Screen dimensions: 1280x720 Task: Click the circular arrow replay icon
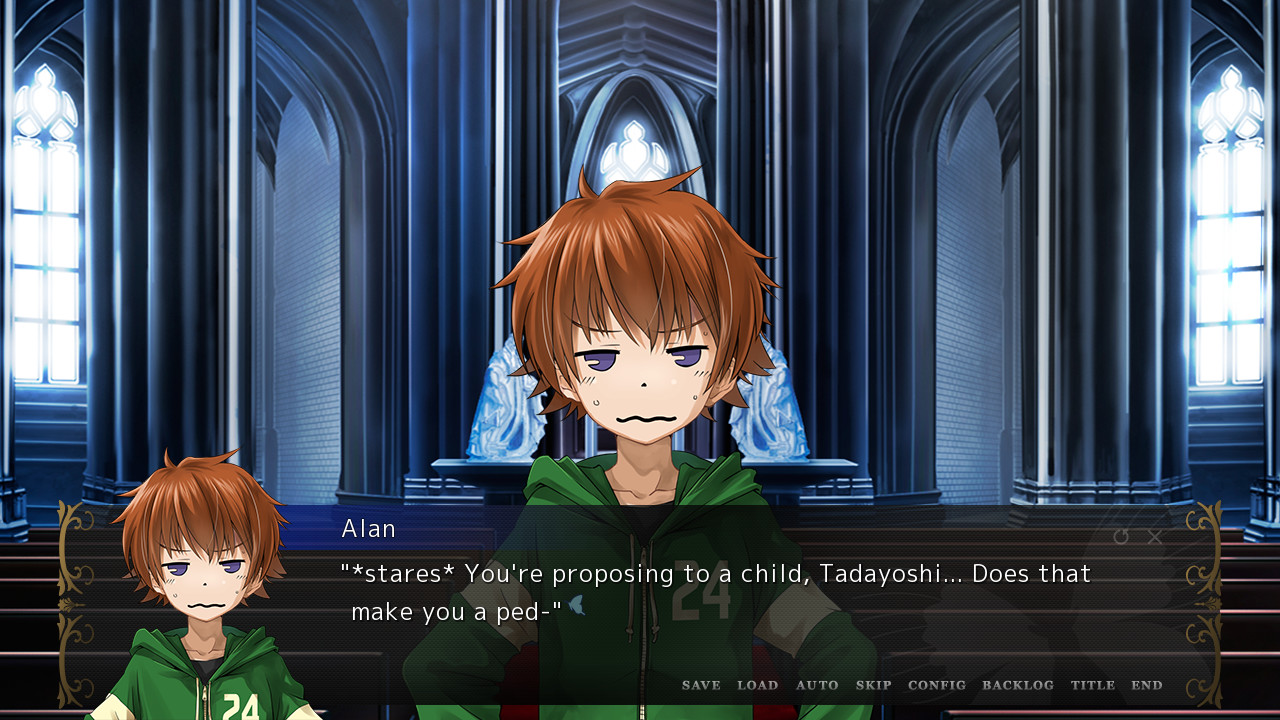[x=1121, y=537]
